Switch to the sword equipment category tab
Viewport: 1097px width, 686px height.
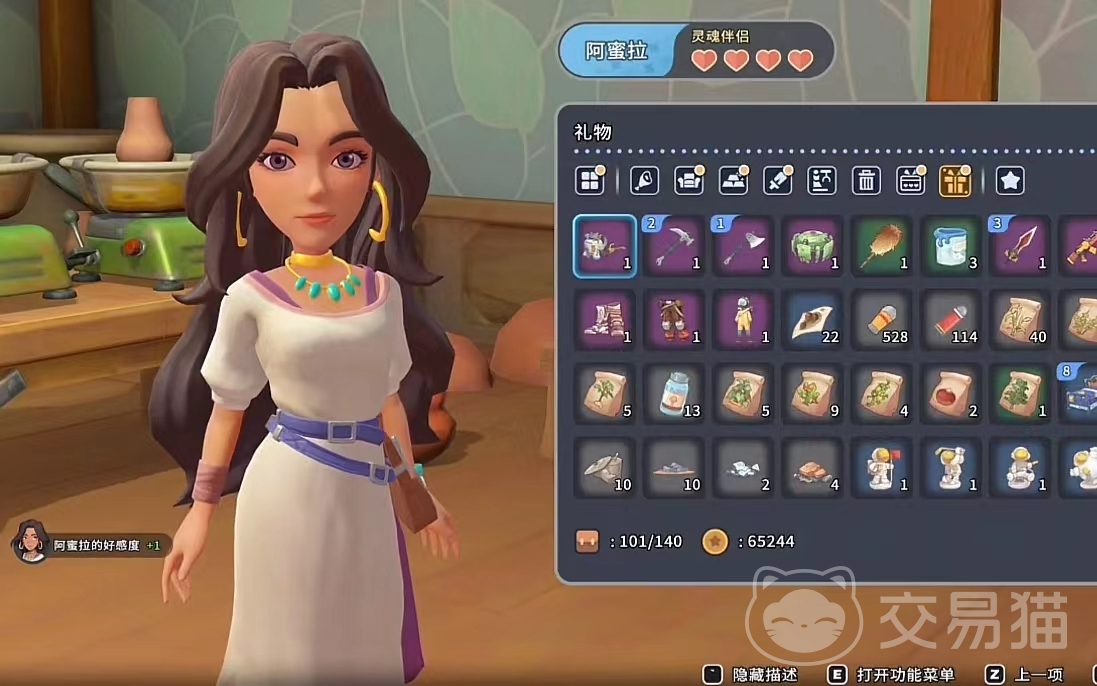[777, 181]
